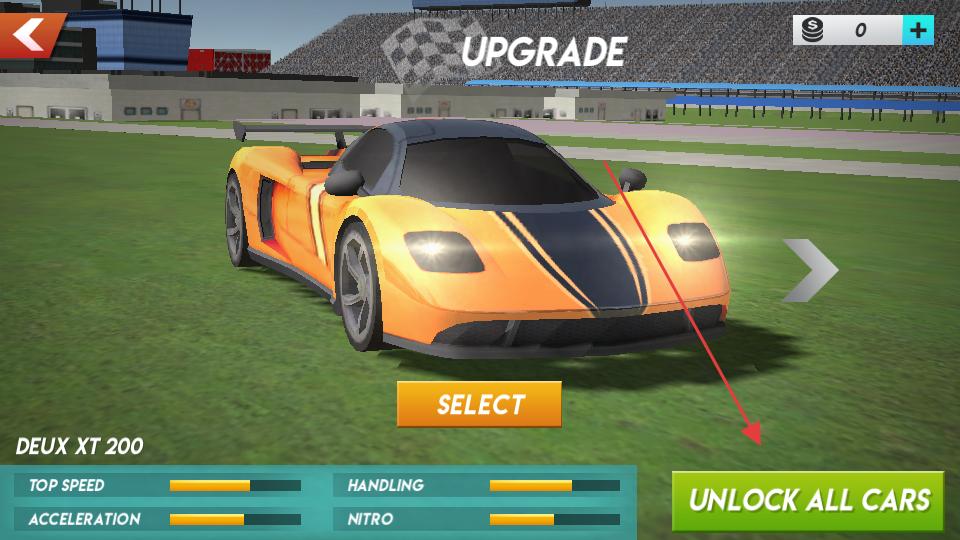Select the Deux XT 200 car
The height and width of the screenshot is (540, 960).
pos(479,404)
